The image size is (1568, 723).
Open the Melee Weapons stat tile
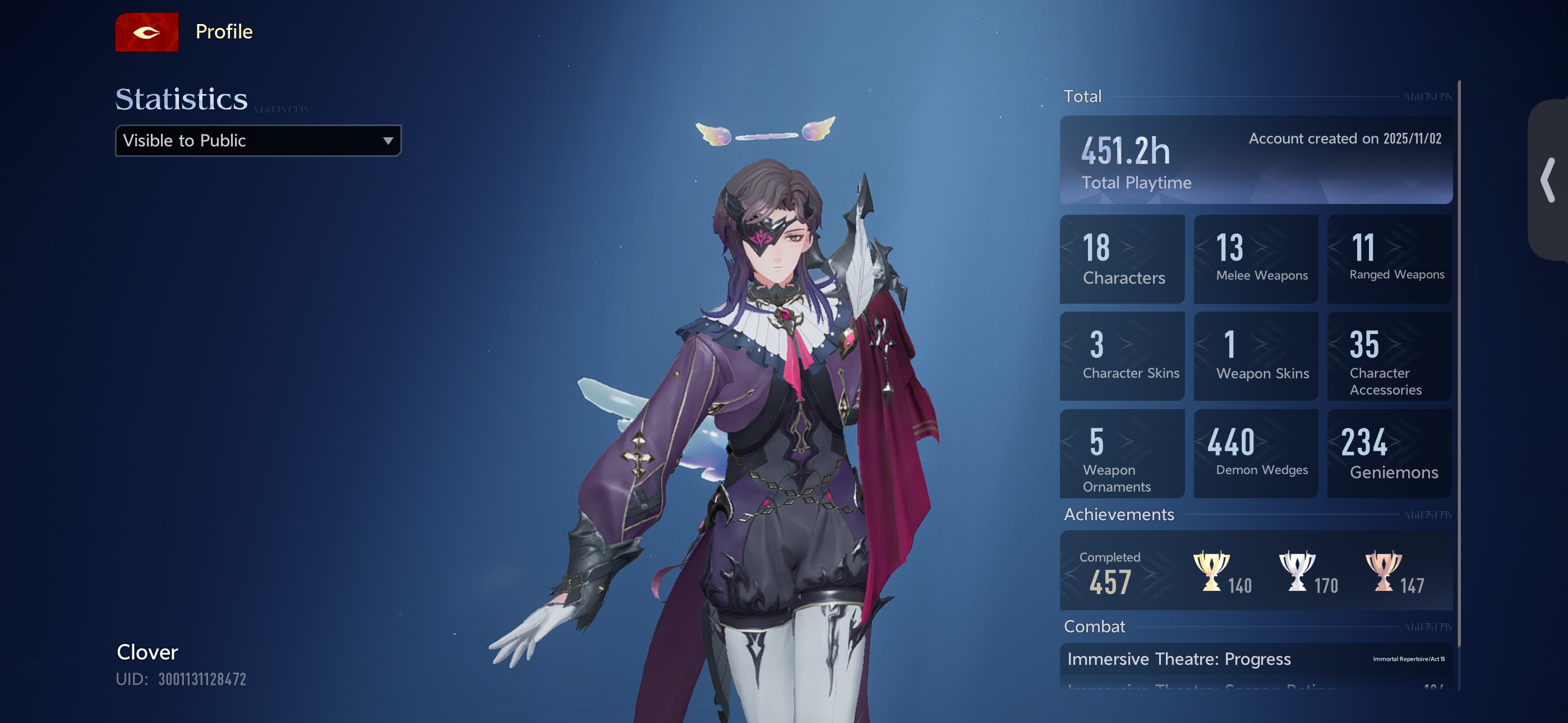(x=1255, y=259)
